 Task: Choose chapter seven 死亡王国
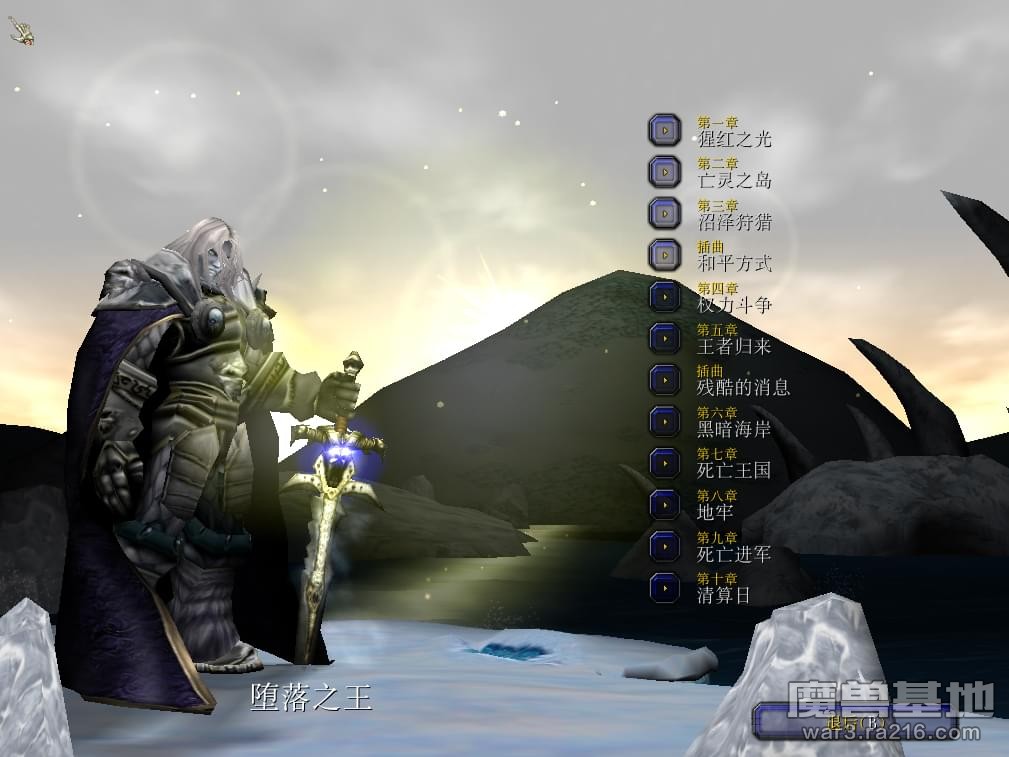[664, 463]
